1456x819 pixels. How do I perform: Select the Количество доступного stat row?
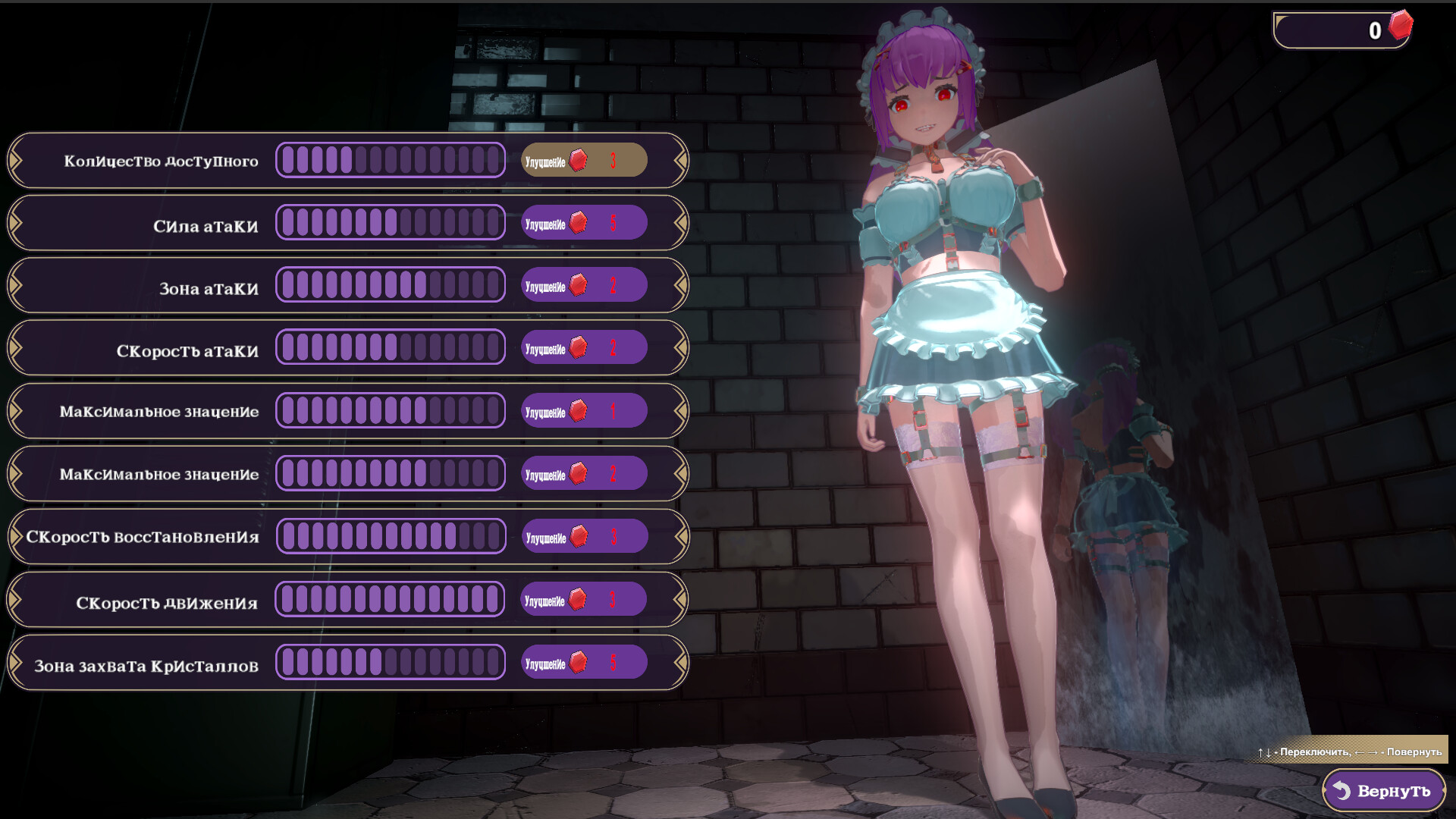[161, 161]
